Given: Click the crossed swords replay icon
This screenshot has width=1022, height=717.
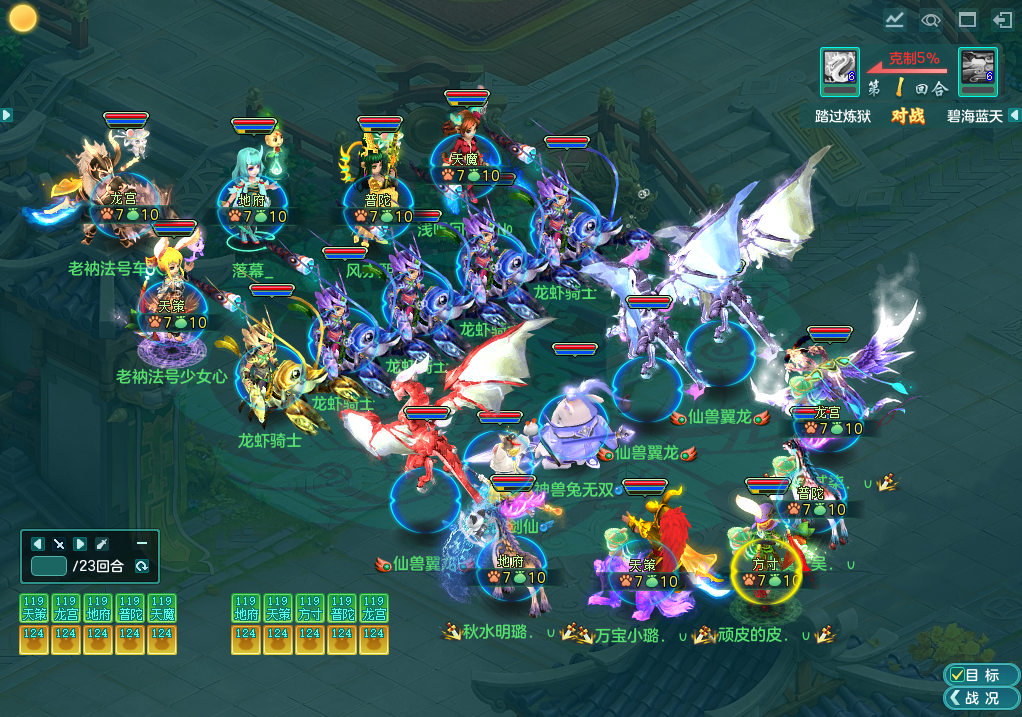Looking at the screenshot, I should coord(59,543).
